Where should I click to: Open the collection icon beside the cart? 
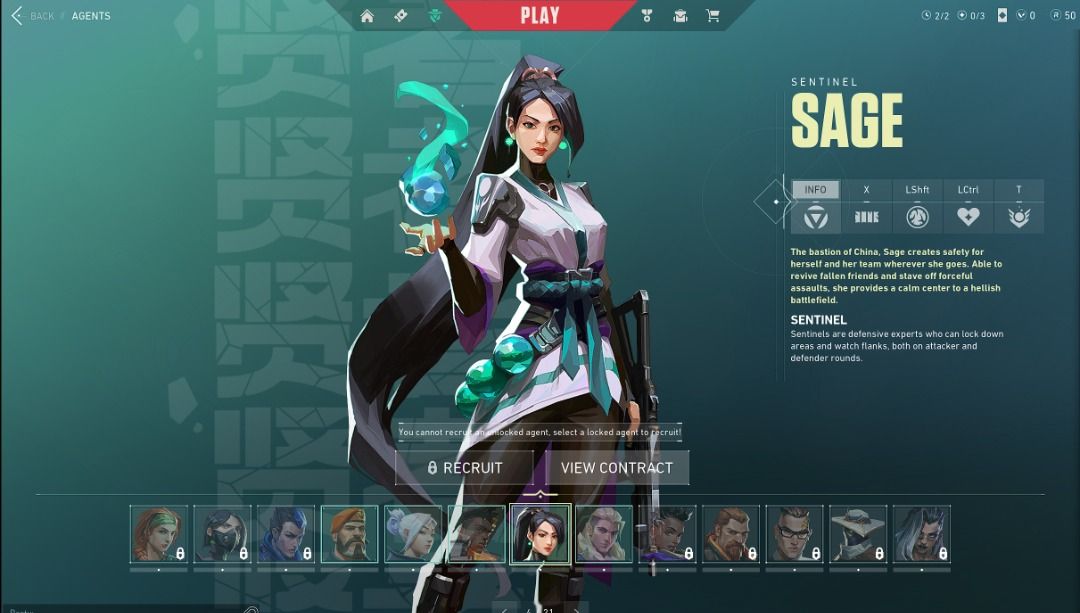tap(680, 16)
